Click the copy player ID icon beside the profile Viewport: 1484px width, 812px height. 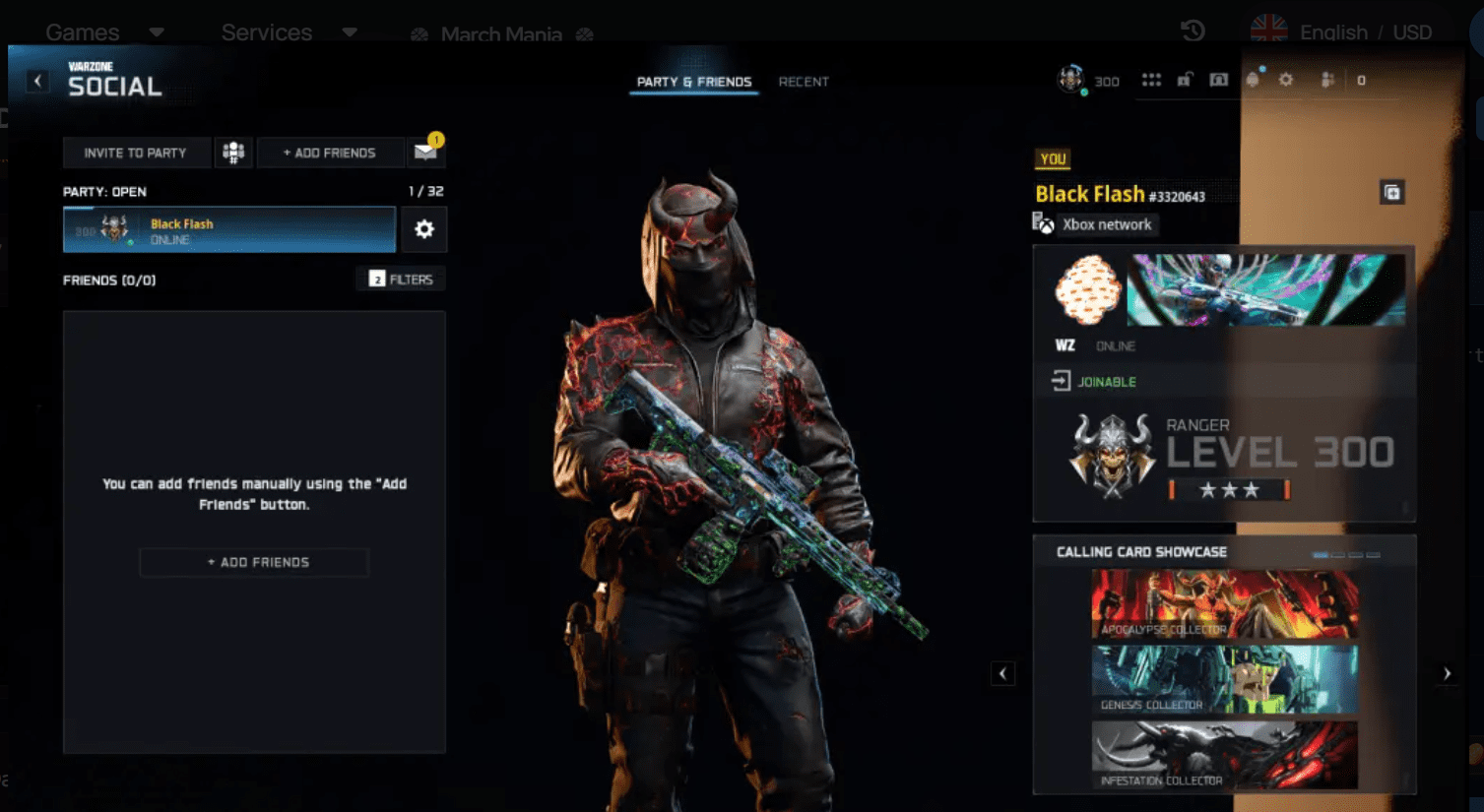coord(1393,193)
